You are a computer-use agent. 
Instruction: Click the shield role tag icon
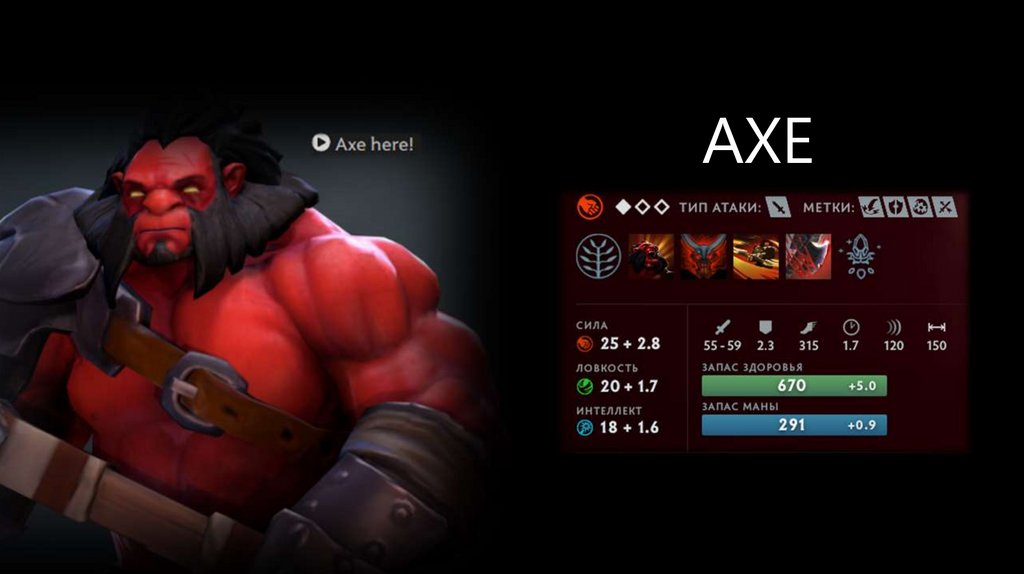coord(895,207)
